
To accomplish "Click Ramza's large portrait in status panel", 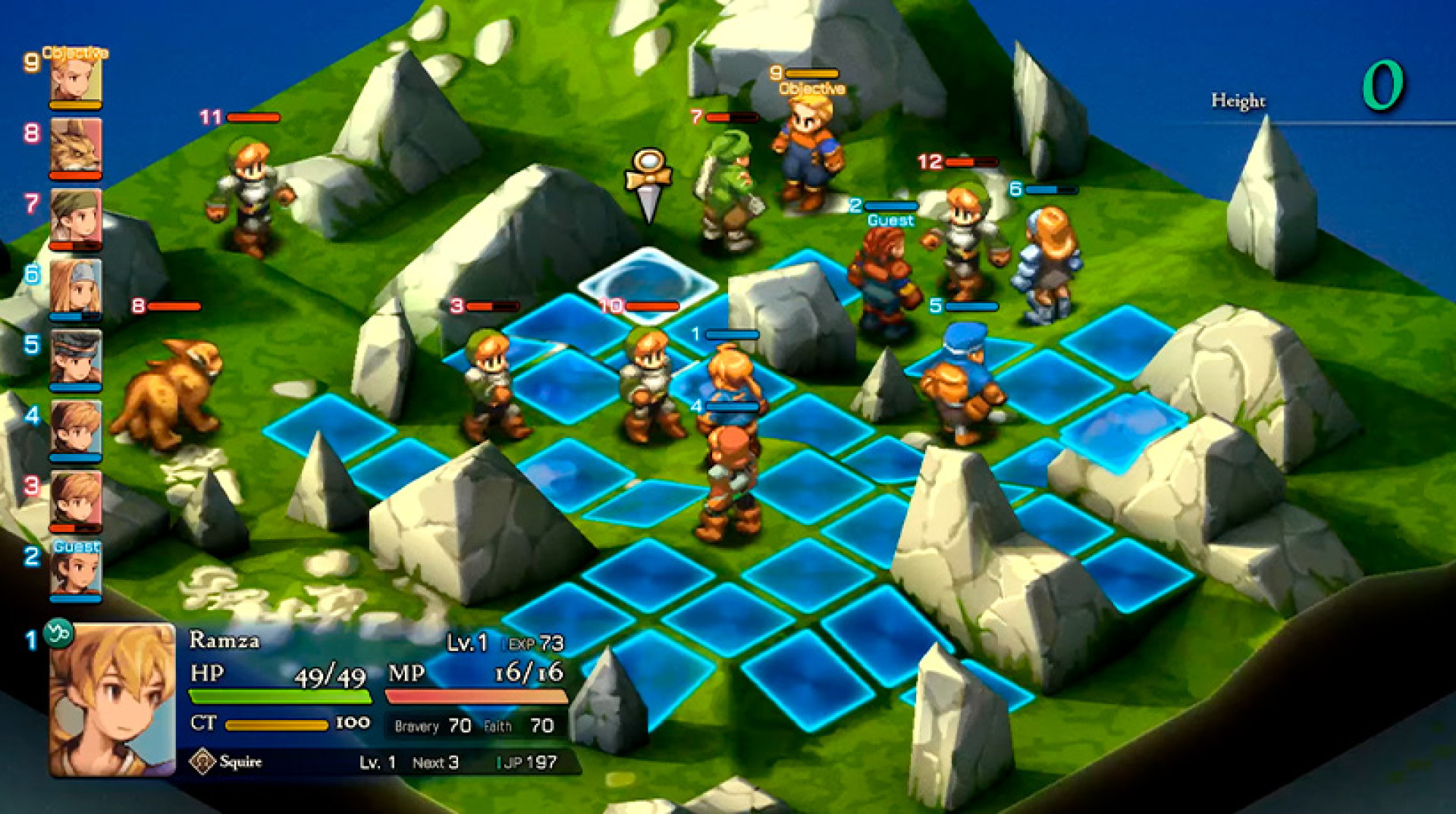I will [112, 699].
